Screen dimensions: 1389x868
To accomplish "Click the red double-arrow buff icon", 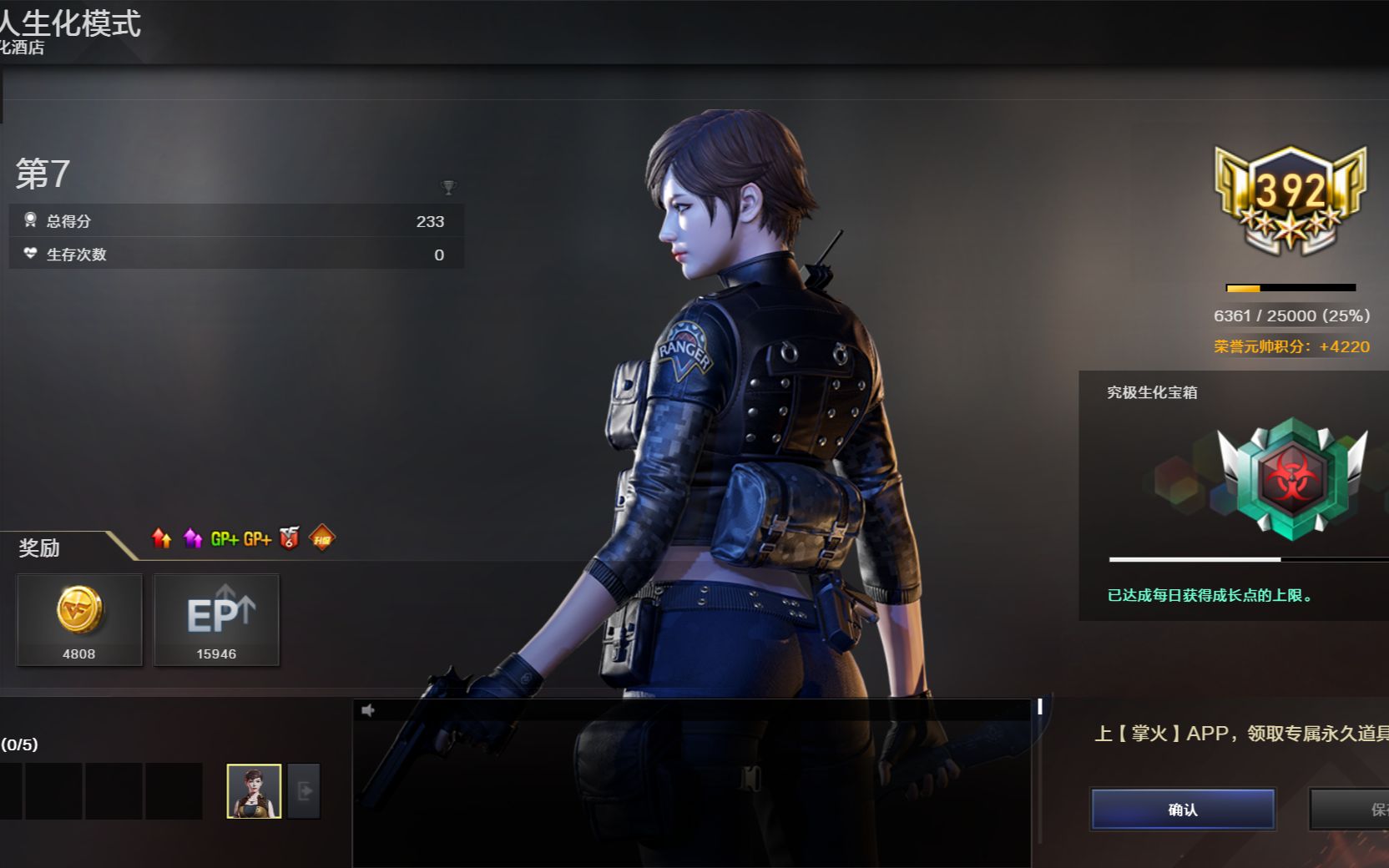I will (x=162, y=538).
